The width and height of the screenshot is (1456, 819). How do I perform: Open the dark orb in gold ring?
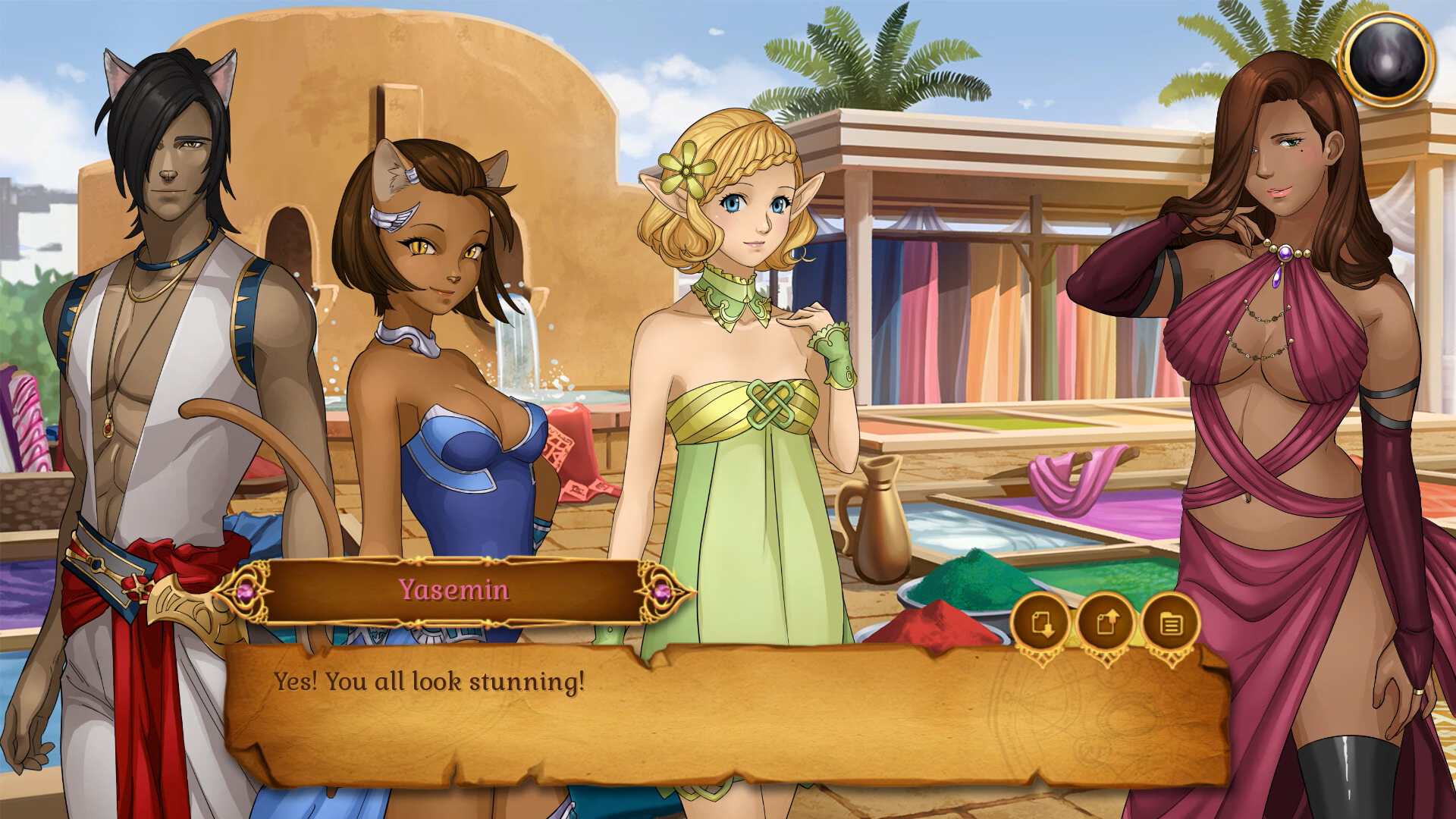tap(1387, 59)
